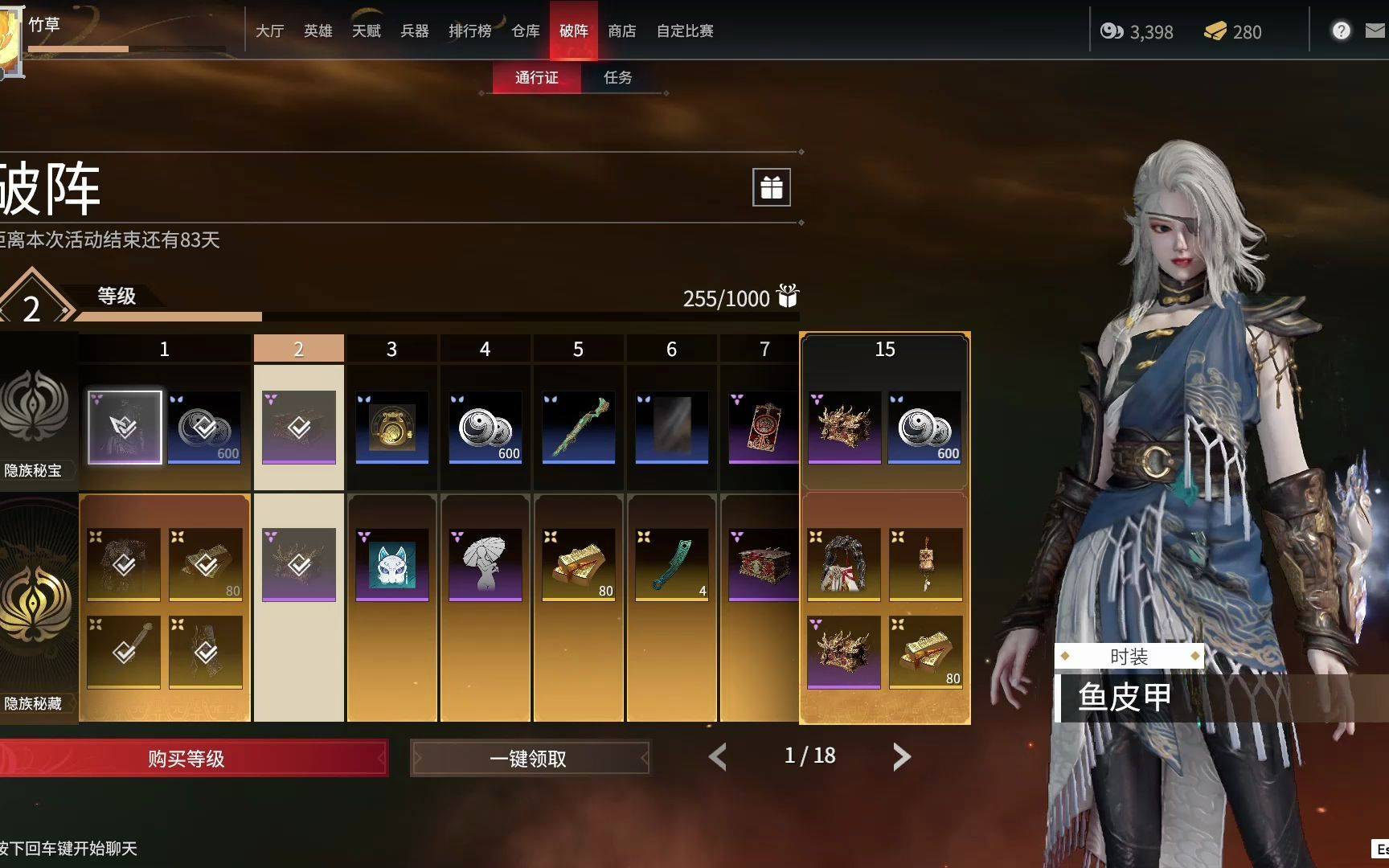Claim all rewards with 一键领取
This screenshot has width=1389, height=868.
529,758
